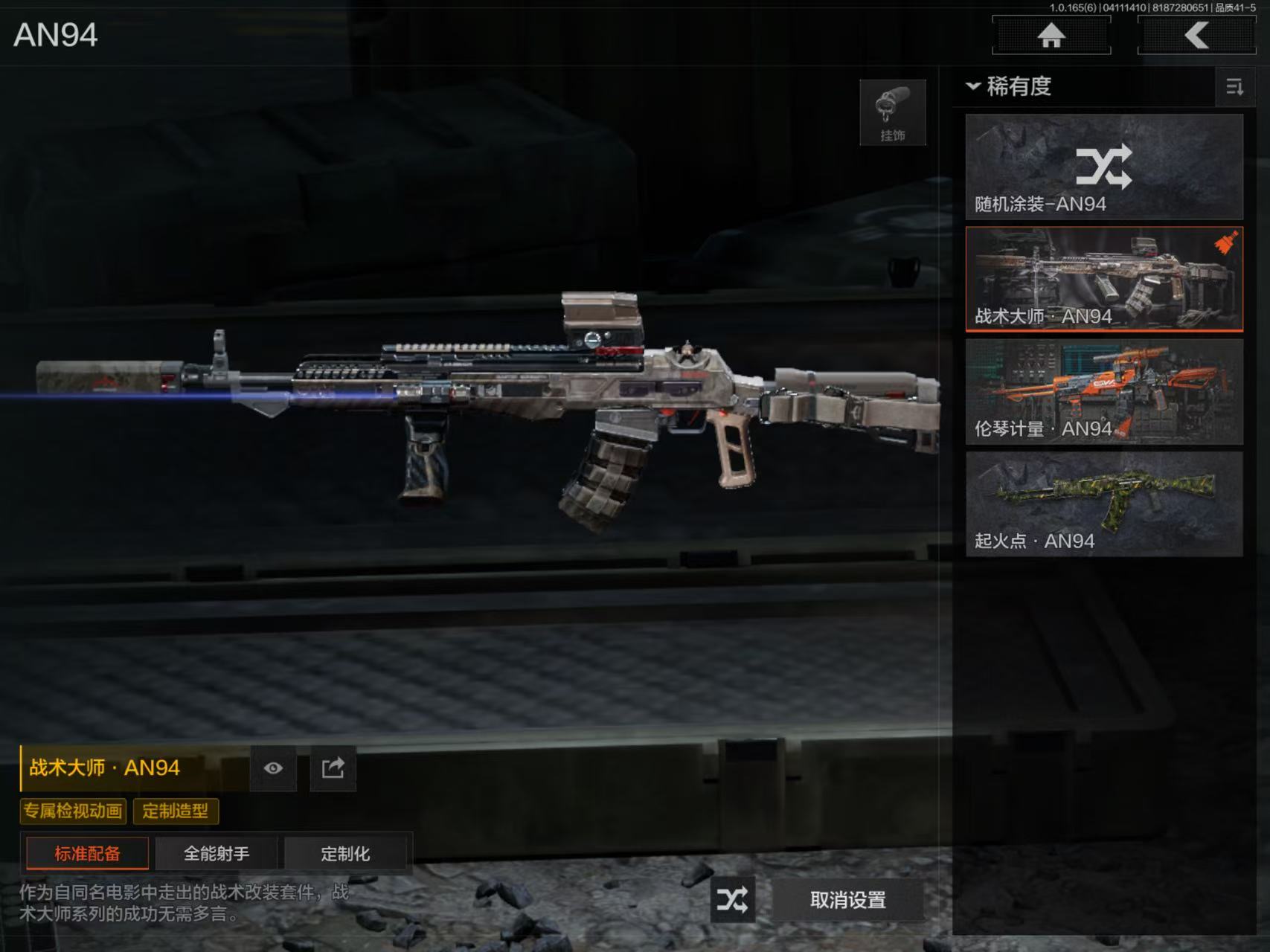The height and width of the screenshot is (952, 1270).
Task: Click the shuffle icon beside 取消设置
Action: [x=732, y=900]
